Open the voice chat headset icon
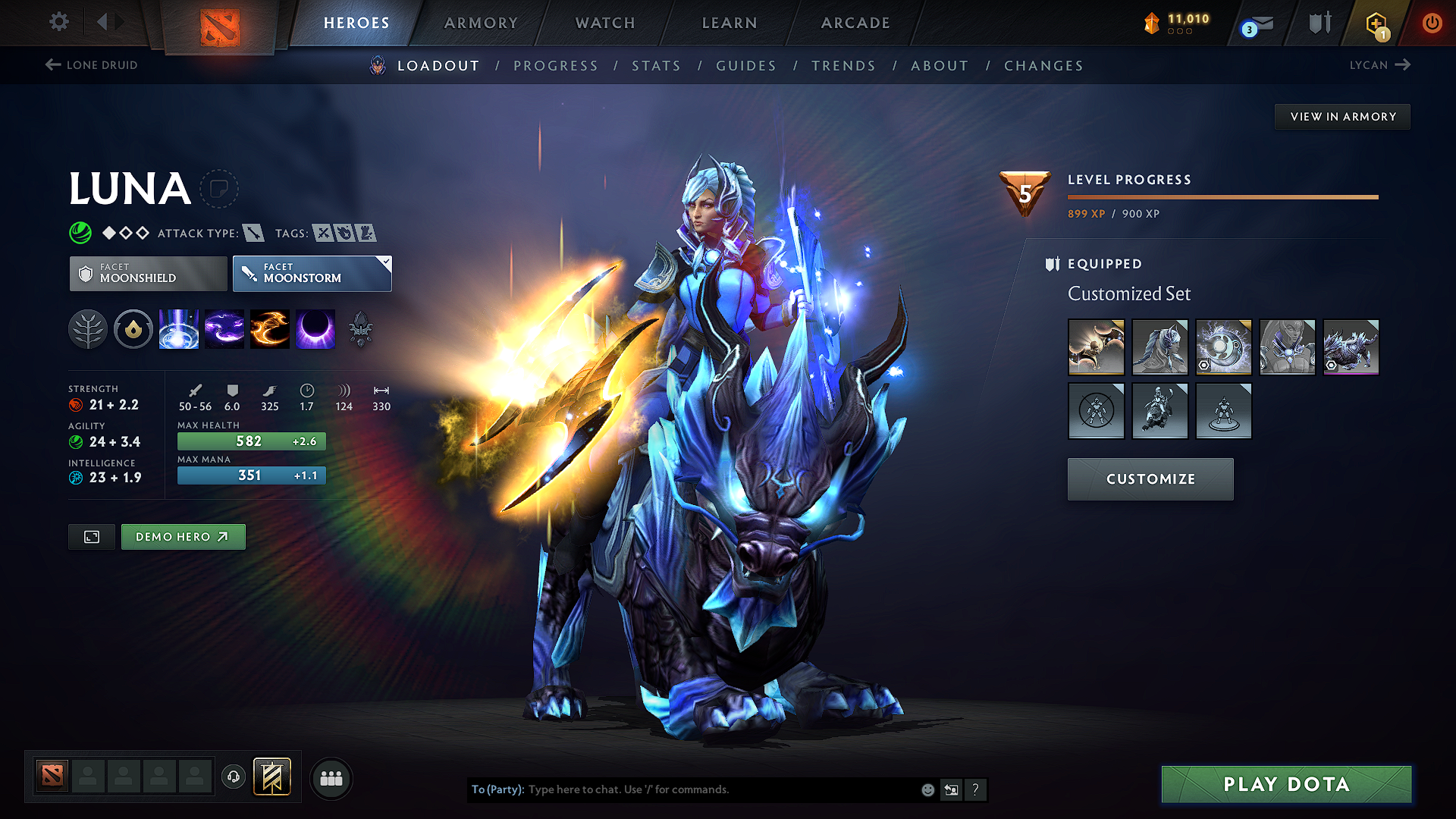 point(234,778)
